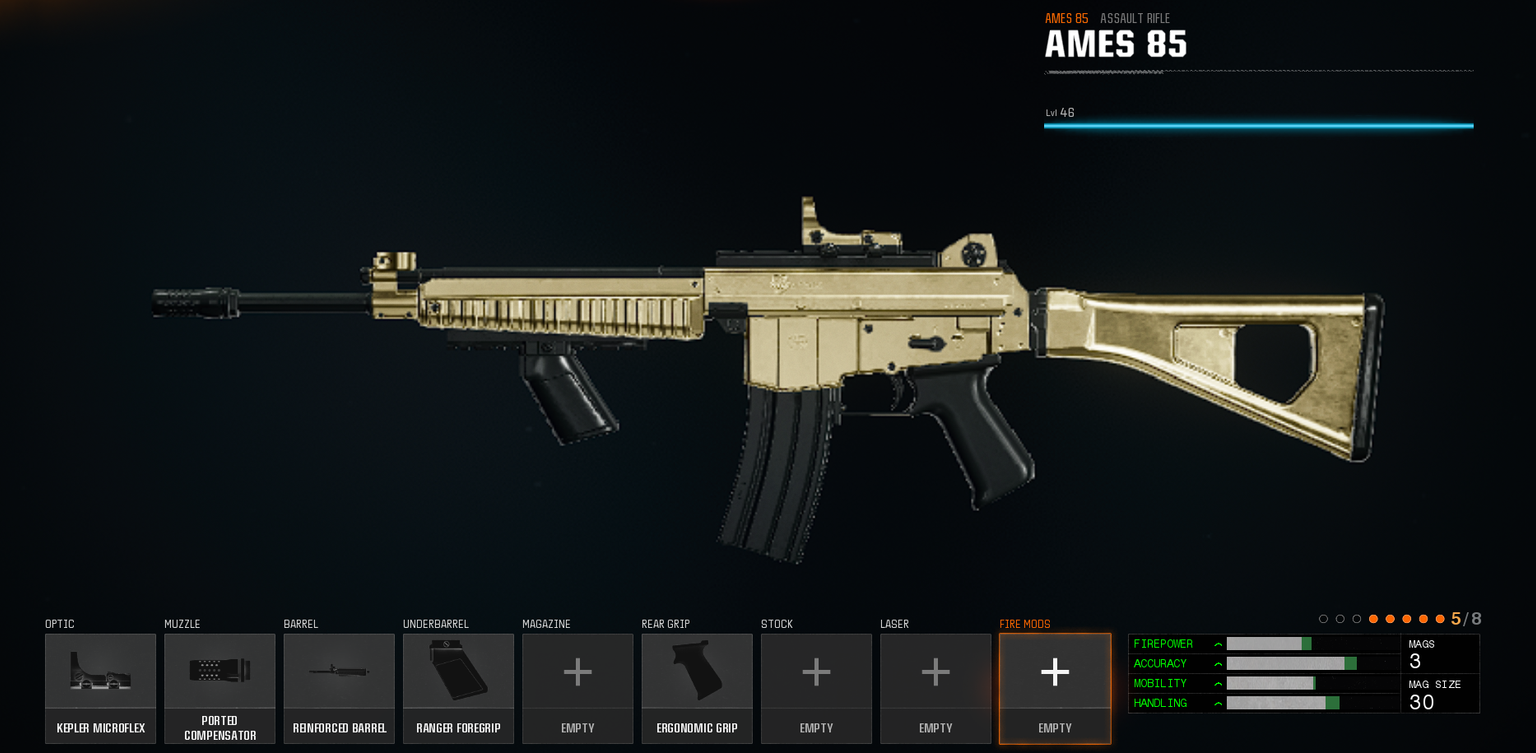Screen dimensions: 1536x753
Task: Open the Ported Compensator muzzle attachment icon
Action: click(x=219, y=671)
